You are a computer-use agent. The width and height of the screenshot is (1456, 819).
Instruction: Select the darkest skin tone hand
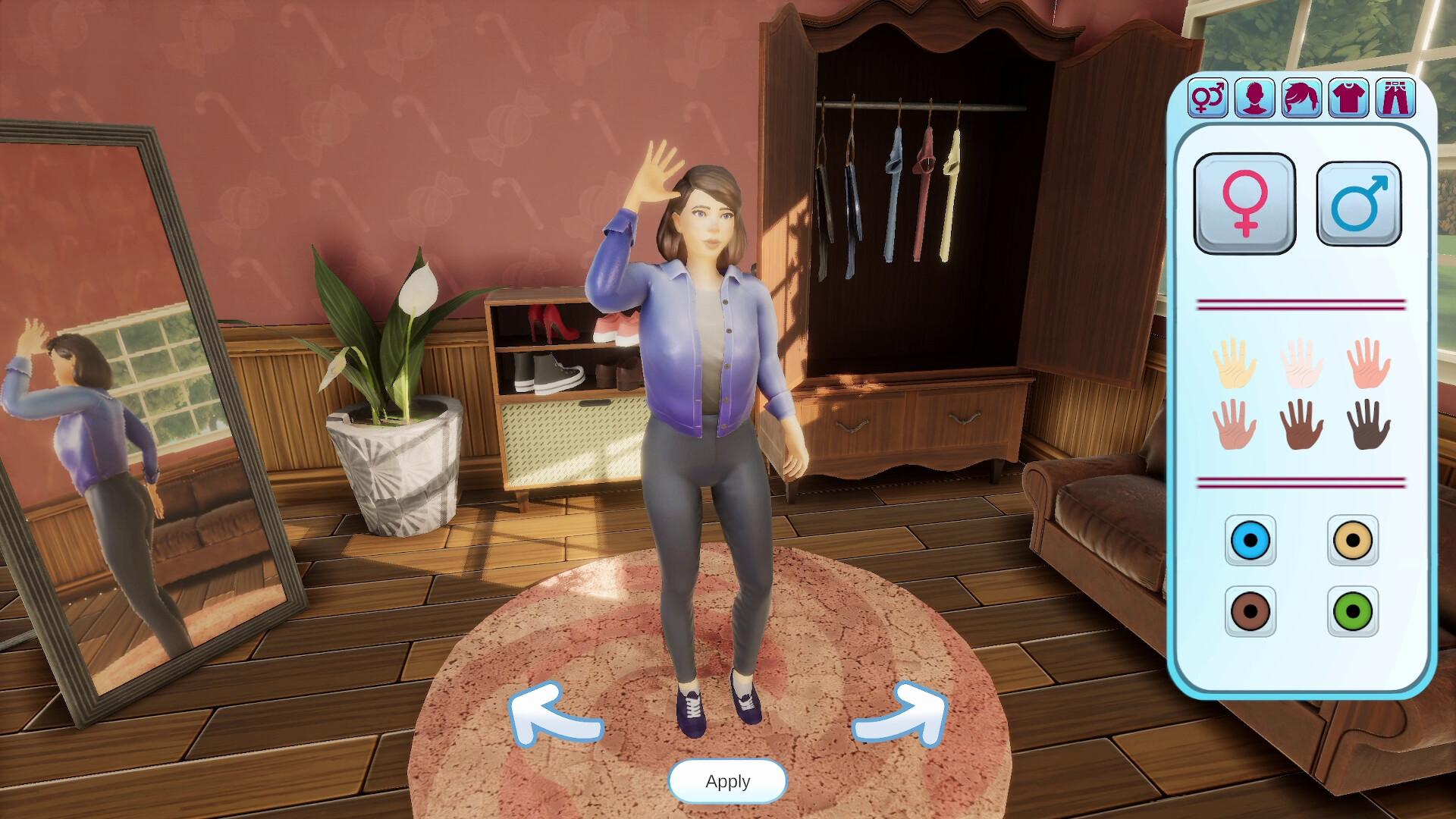point(1369,425)
